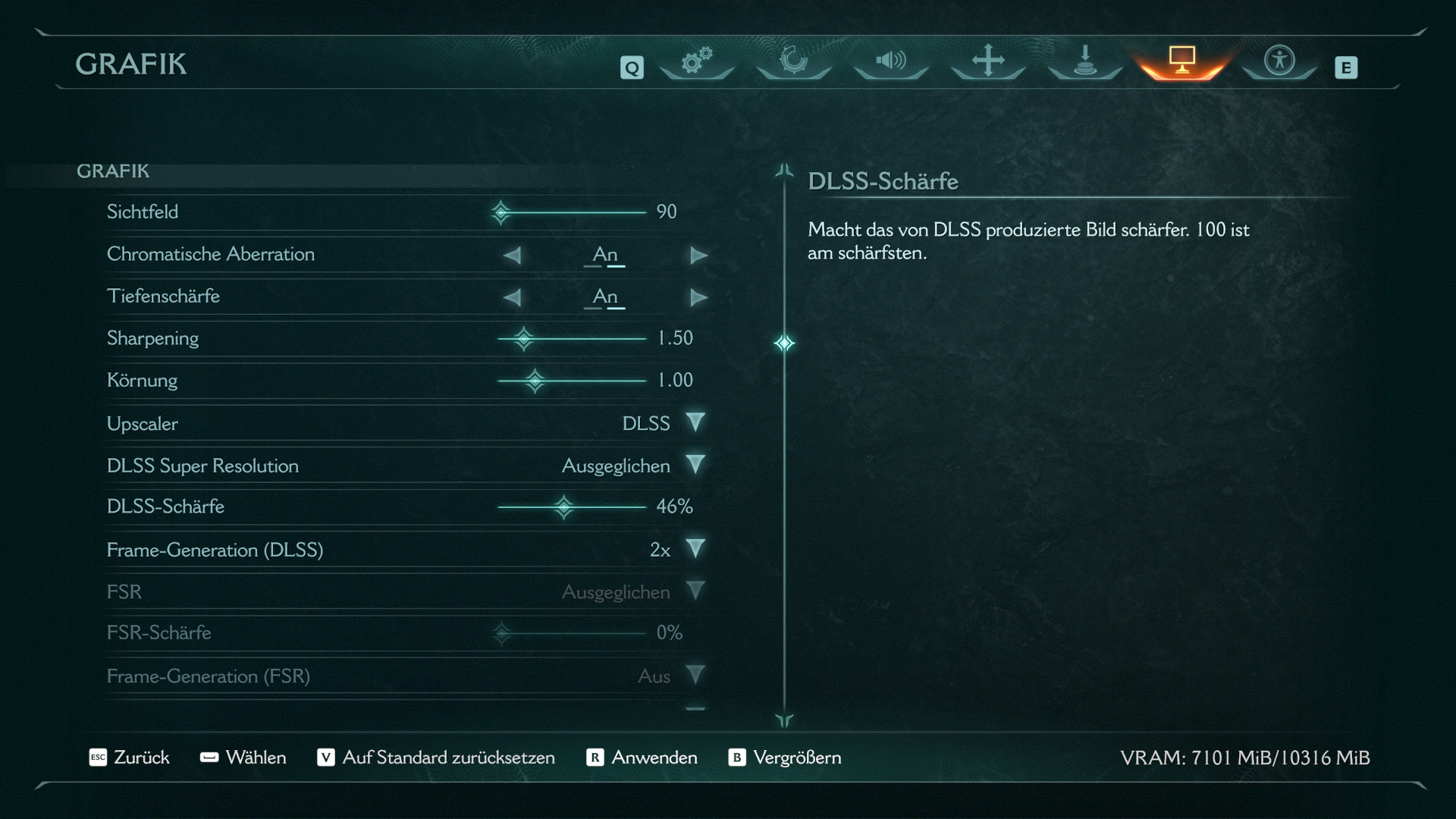Go back with the Zurück button

coord(130,758)
